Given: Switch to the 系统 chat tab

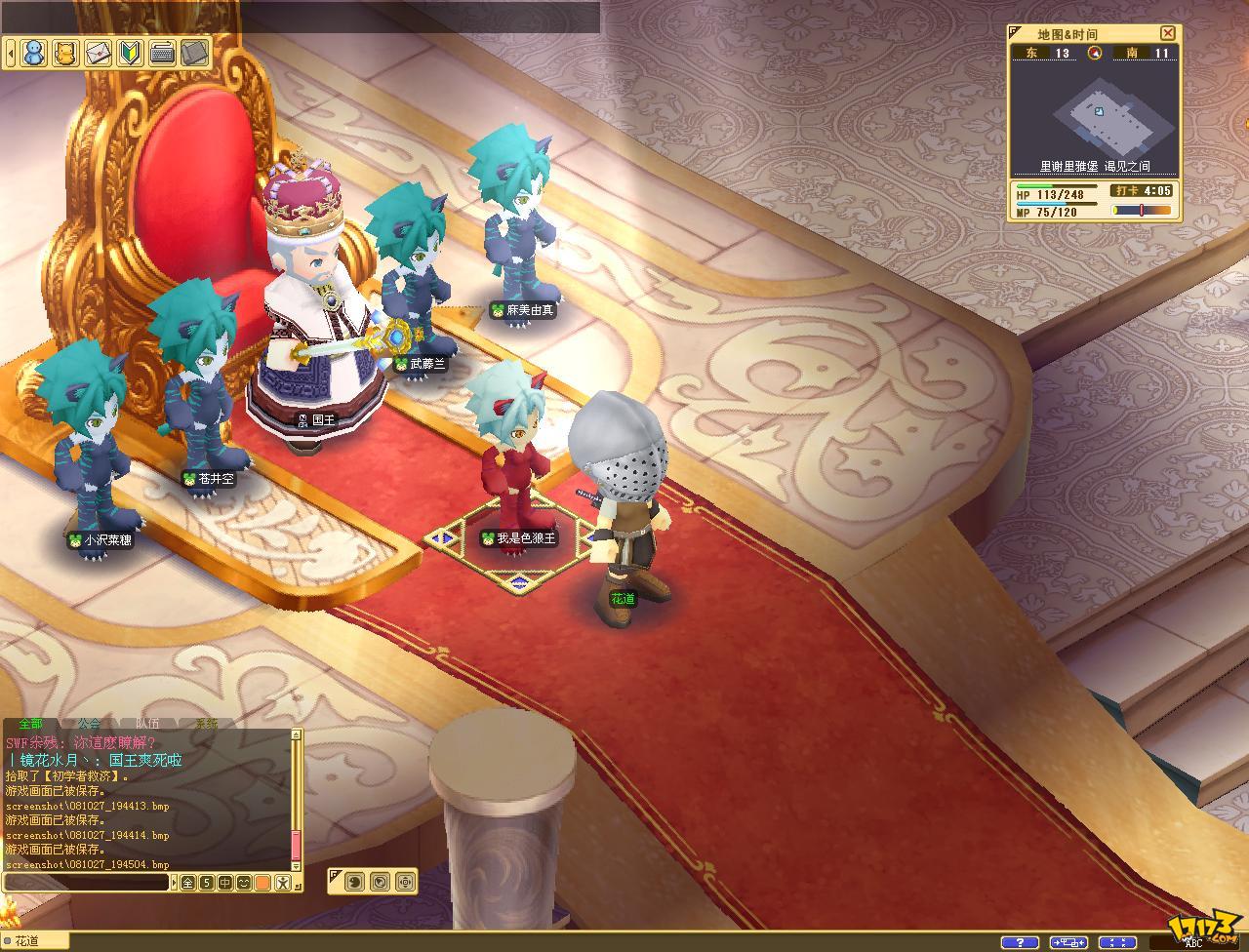Looking at the screenshot, I should (206, 724).
